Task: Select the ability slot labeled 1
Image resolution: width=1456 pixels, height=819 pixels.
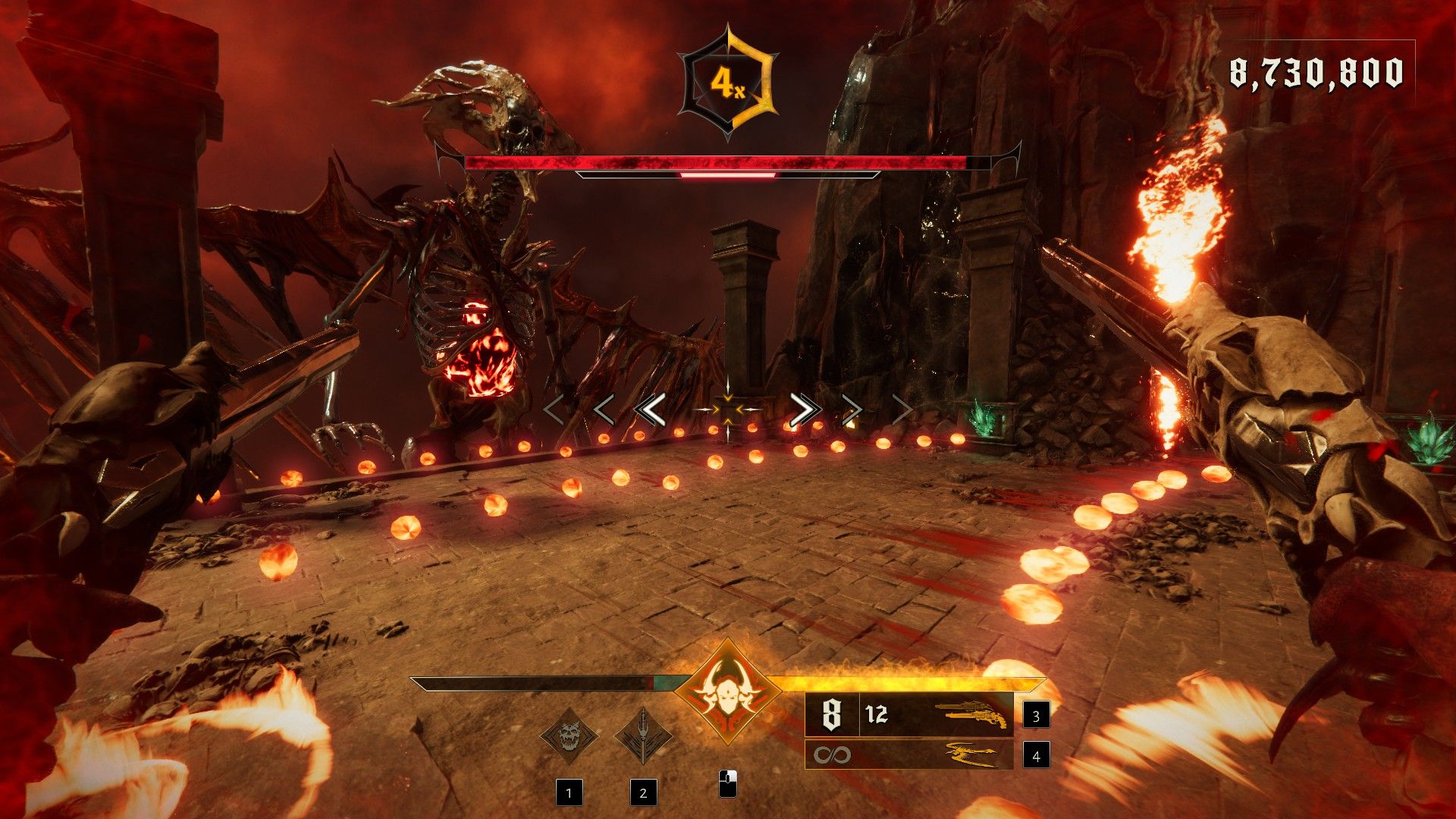Action: 569,793
